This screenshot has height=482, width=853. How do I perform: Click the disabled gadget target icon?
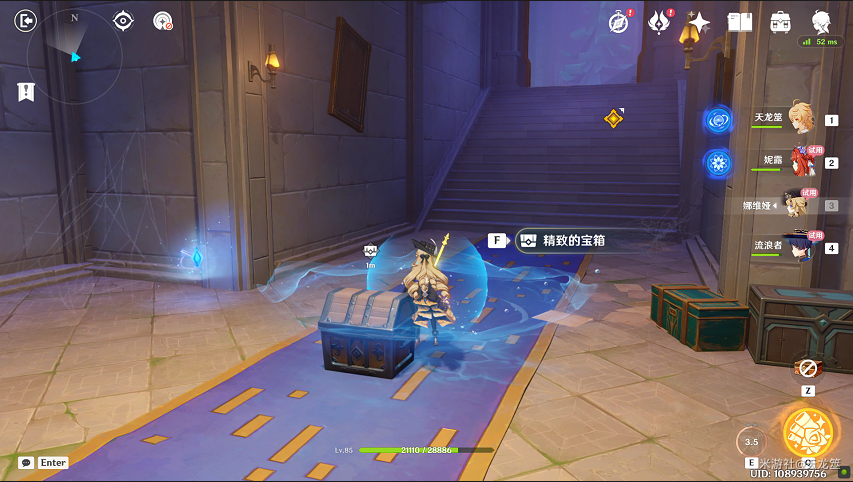click(162, 20)
